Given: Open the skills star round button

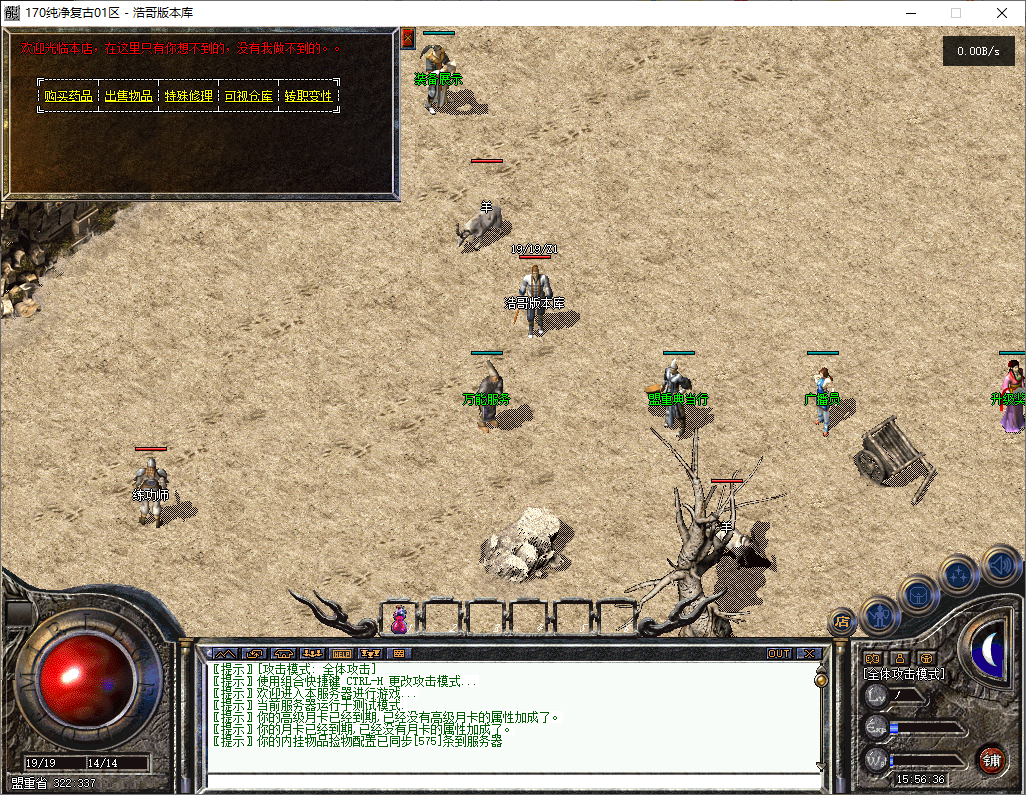Looking at the screenshot, I should [x=958, y=575].
